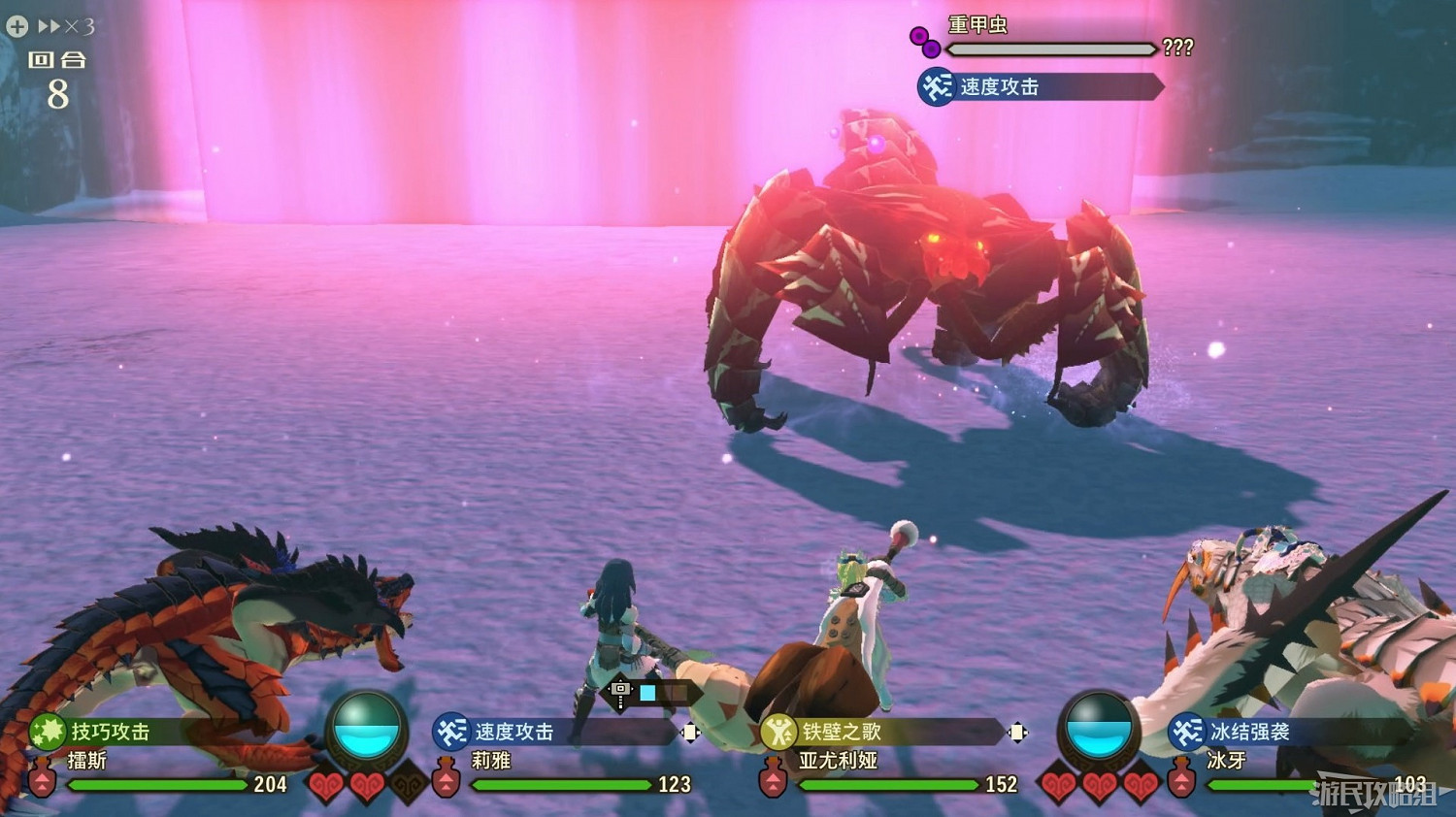Expand weapon choices with the up arrow
1456x817 pixels.
(x=620, y=678)
